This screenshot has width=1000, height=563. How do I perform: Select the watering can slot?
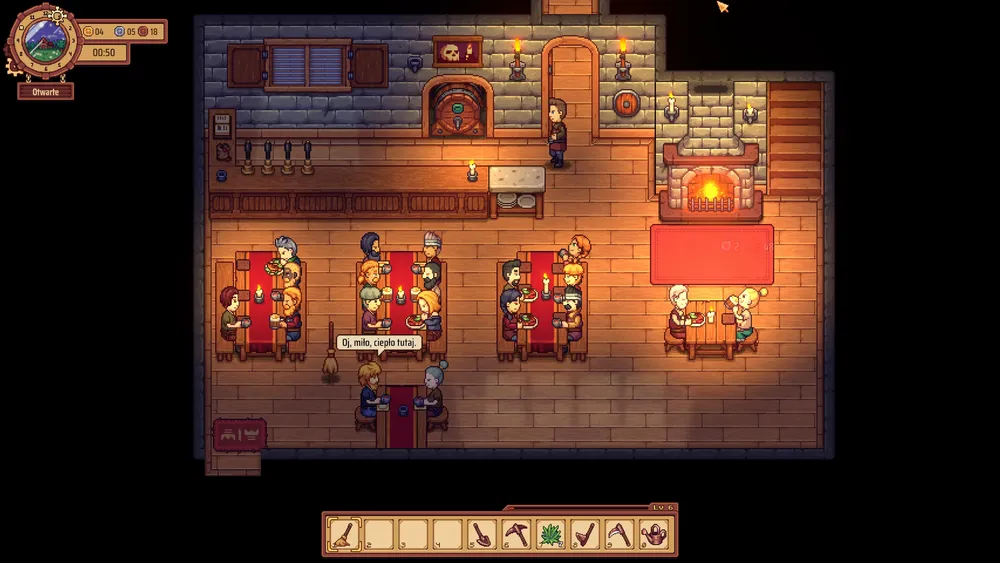coord(655,535)
